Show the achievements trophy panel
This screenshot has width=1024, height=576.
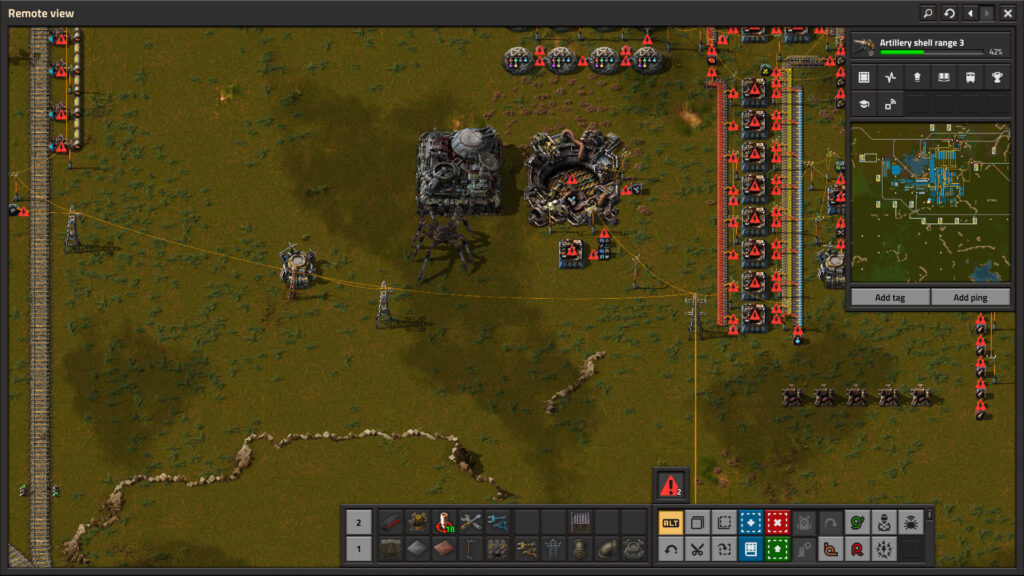pyautogui.click(x=995, y=77)
